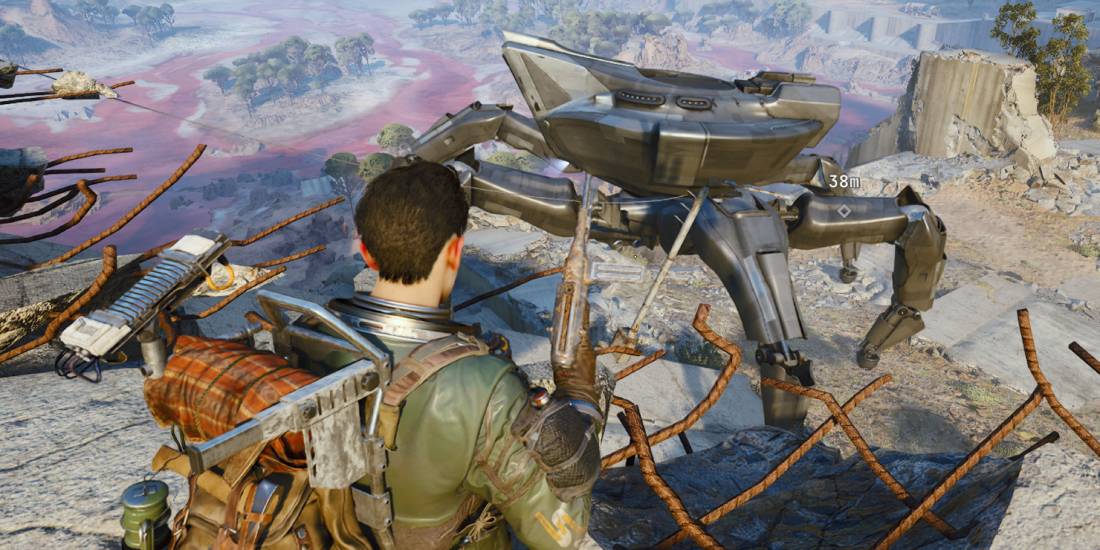Screen dimensions: 1100x550
Task: Click the diamond waypoint marker below 38m
Action: tap(845, 211)
